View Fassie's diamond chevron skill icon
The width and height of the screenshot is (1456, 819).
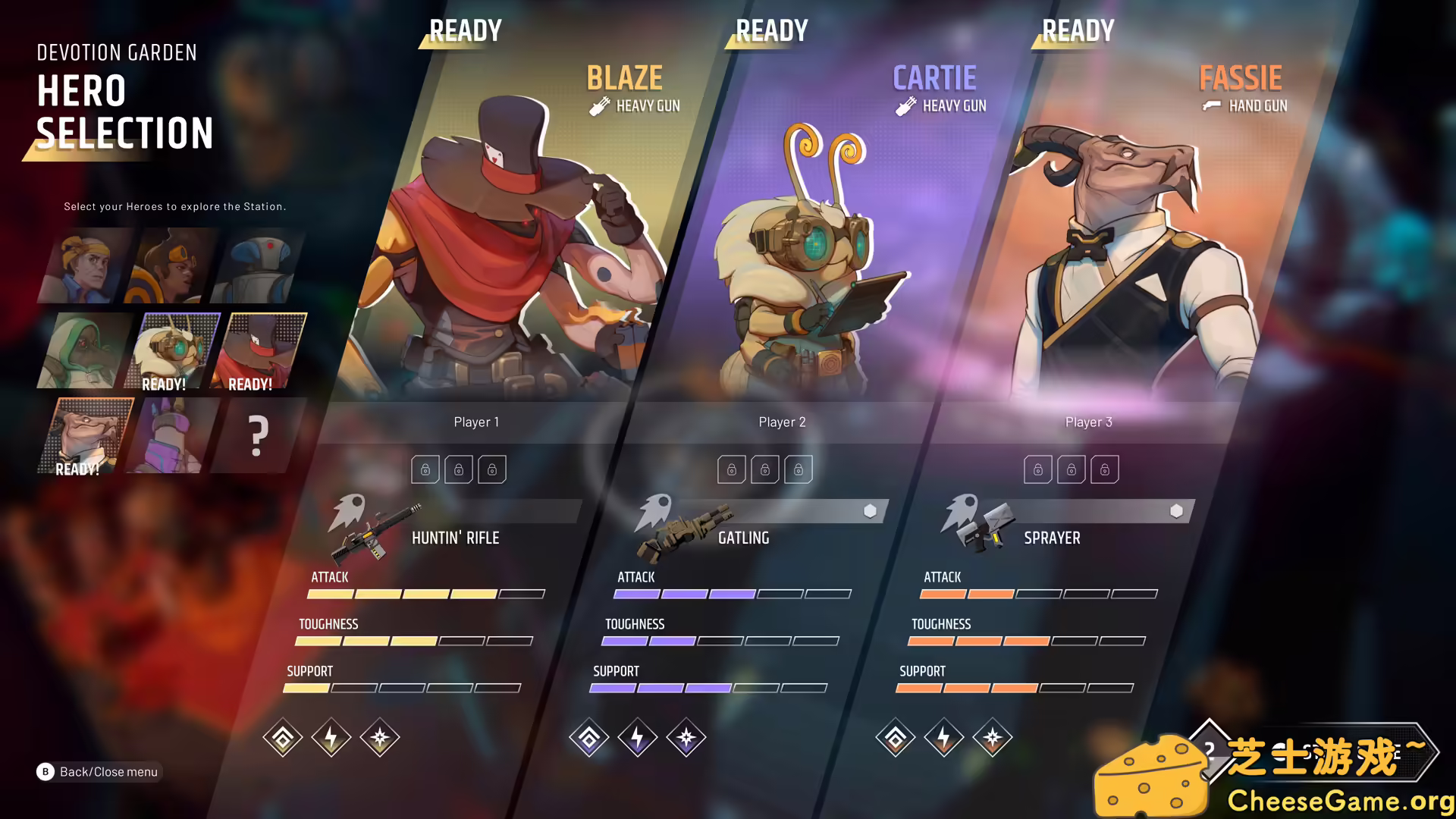(x=895, y=737)
